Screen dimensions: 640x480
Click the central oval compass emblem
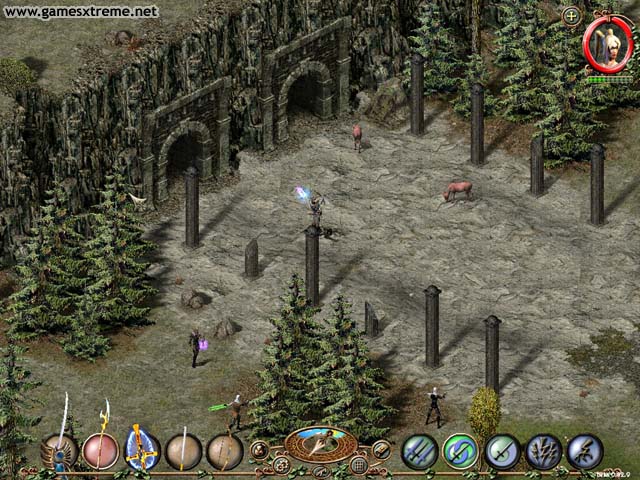320,442
